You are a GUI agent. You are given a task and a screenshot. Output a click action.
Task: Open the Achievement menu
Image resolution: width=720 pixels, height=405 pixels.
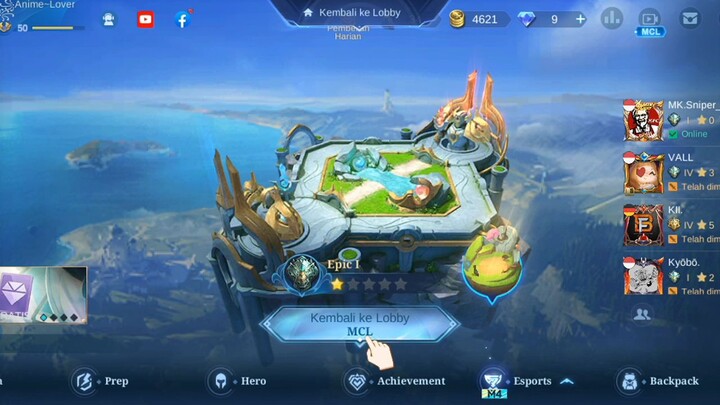pyautogui.click(x=396, y=381)
